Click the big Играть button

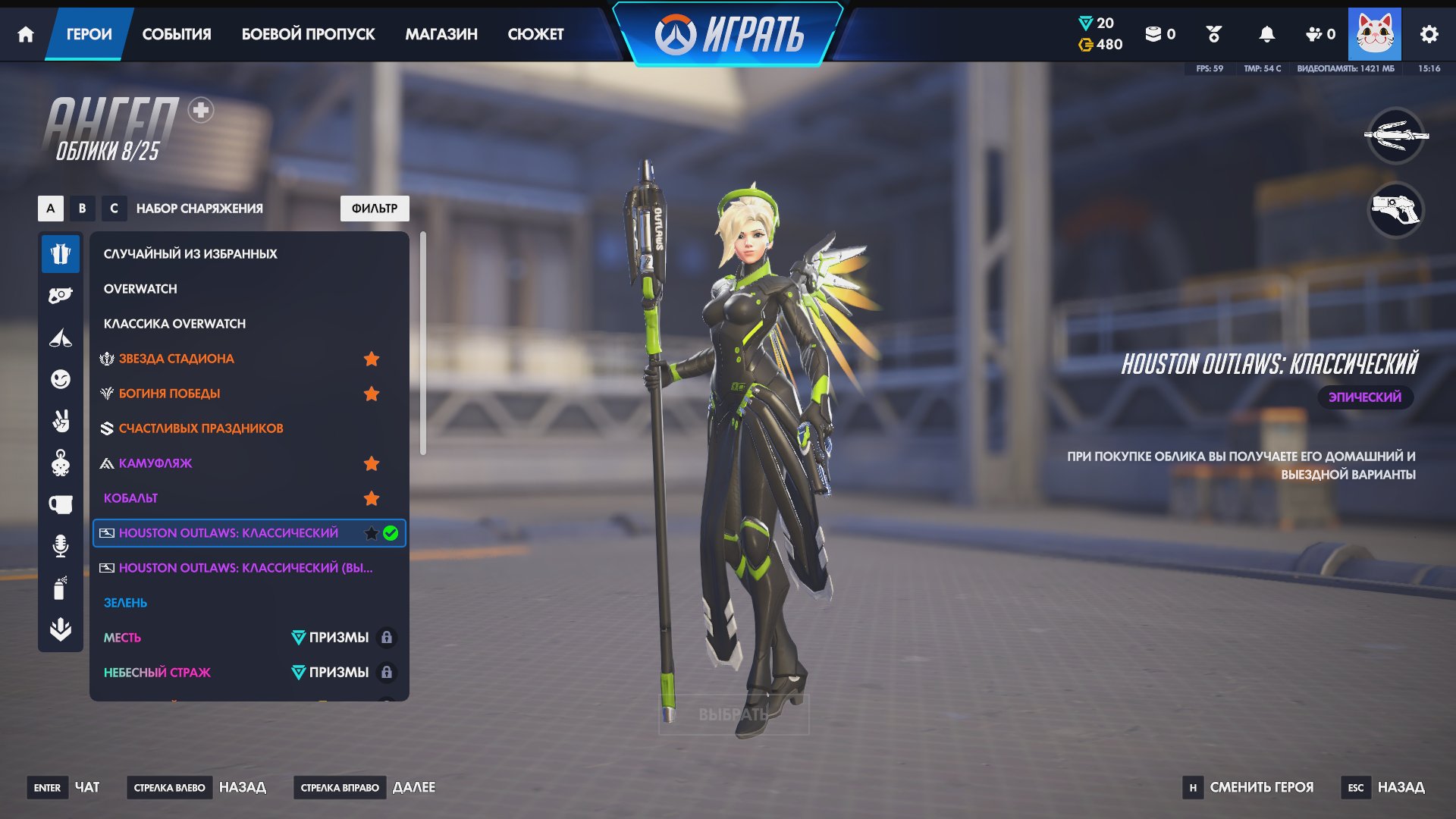729,35
